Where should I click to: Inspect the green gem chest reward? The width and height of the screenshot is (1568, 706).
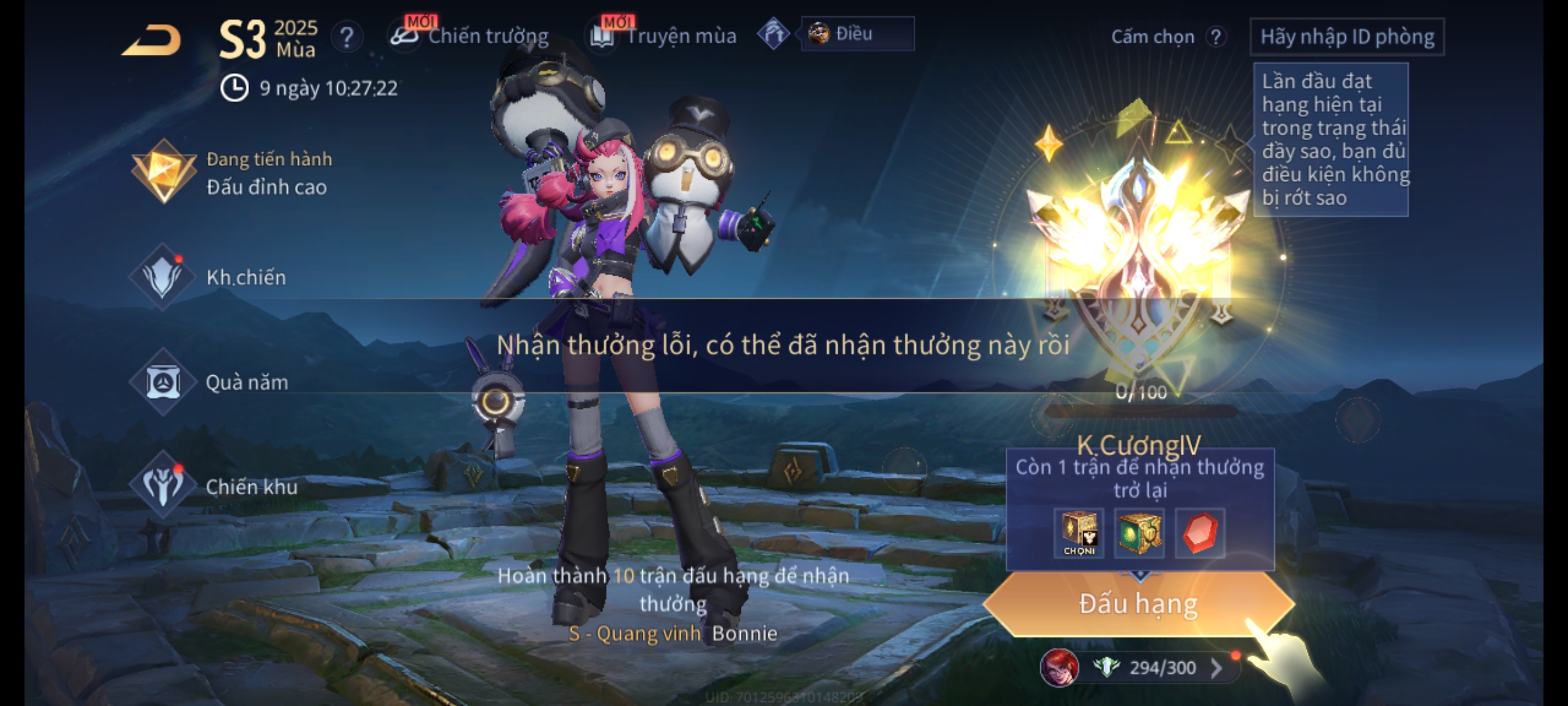1139,533
